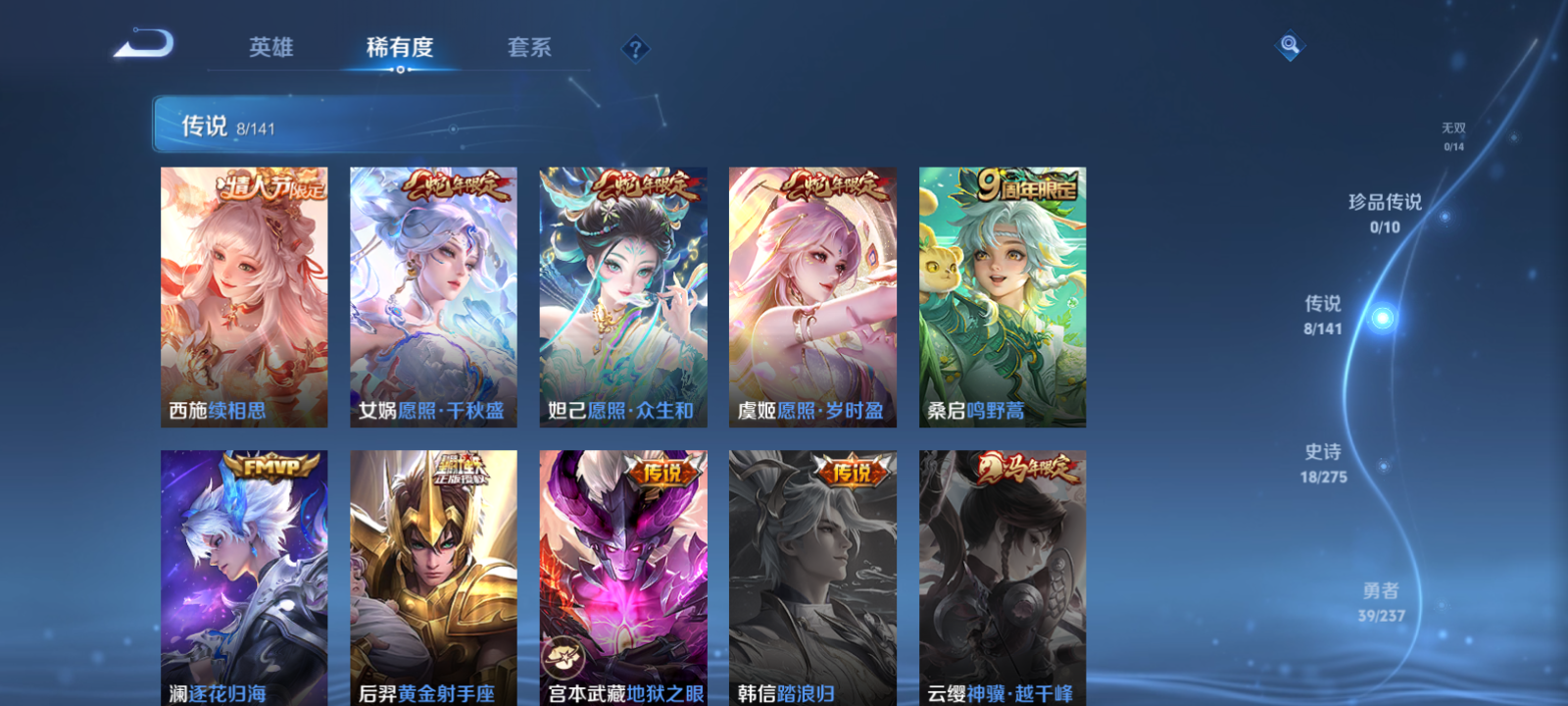Switch to the 英雄 tab

click(x=271, y=45)
